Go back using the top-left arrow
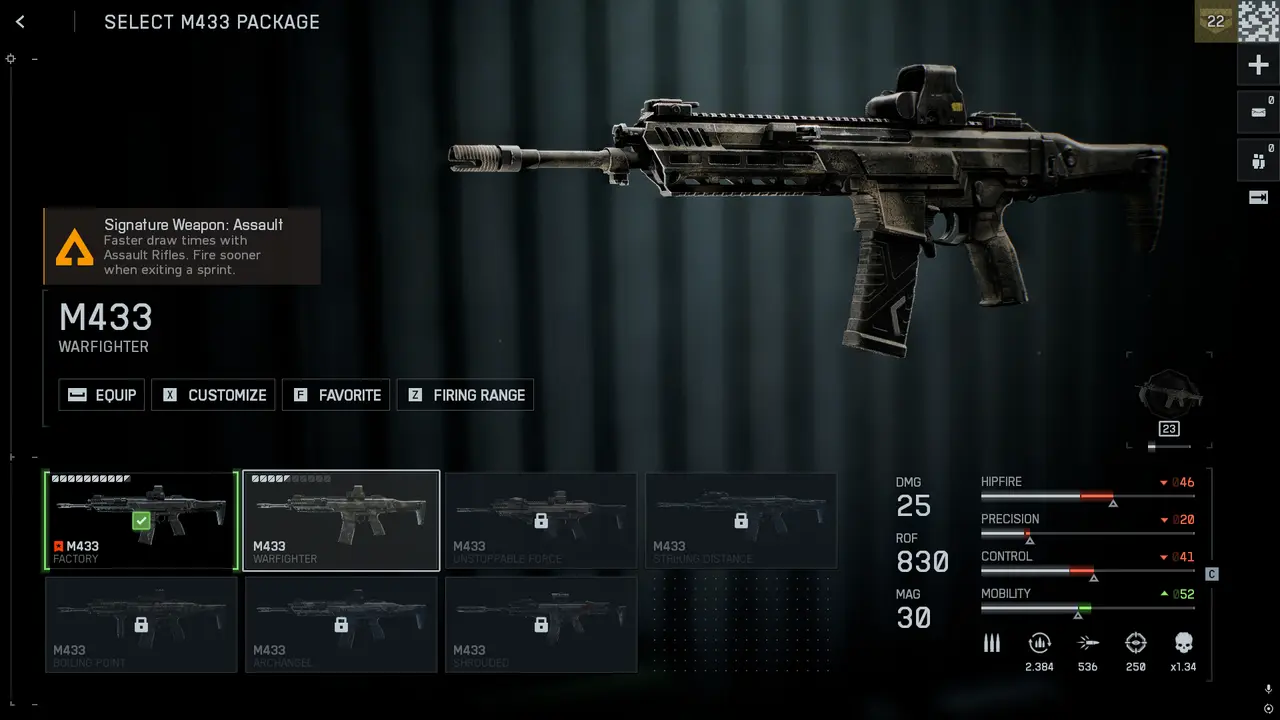Image resolution: width=1280 pixels, height=720 pixels. point(20,22)
